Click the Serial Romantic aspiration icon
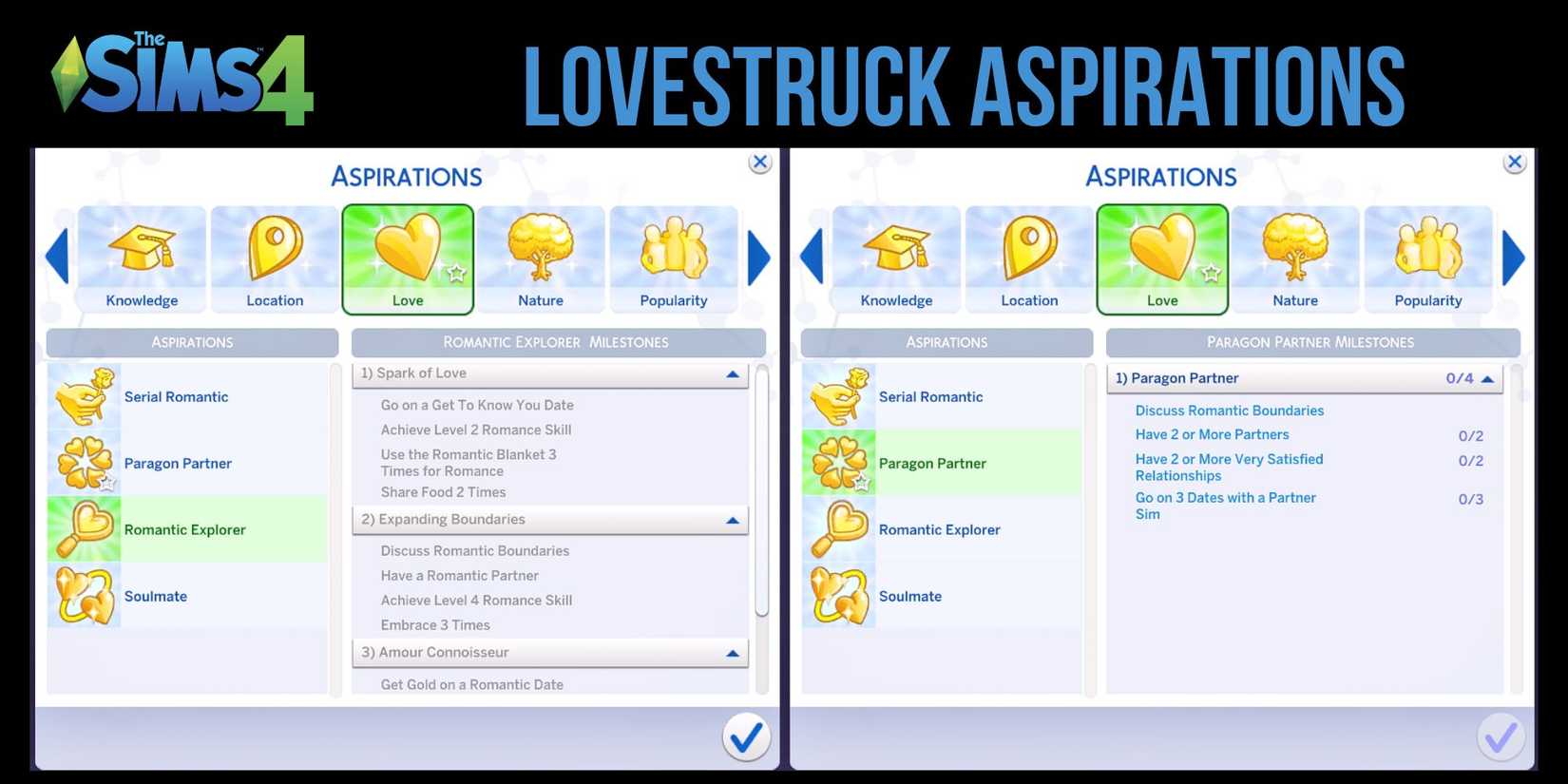The height and width of the screenshot is (784, 1568). (x=84, y=396)
